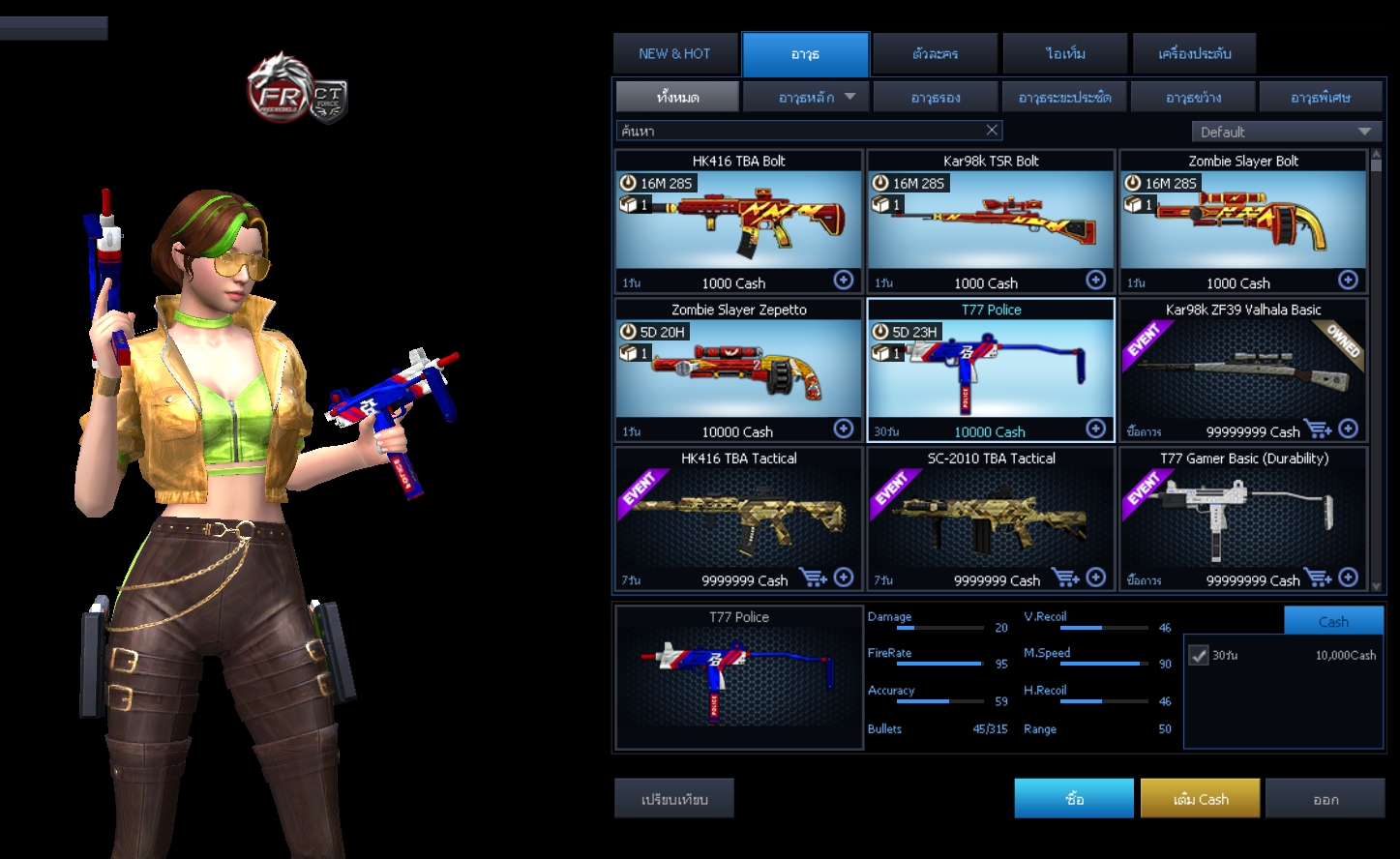The image size is (1400, 859).
Task: Select the HK416 TBA Bolt item
Action: pyautogui.click(x=738, y=222)
